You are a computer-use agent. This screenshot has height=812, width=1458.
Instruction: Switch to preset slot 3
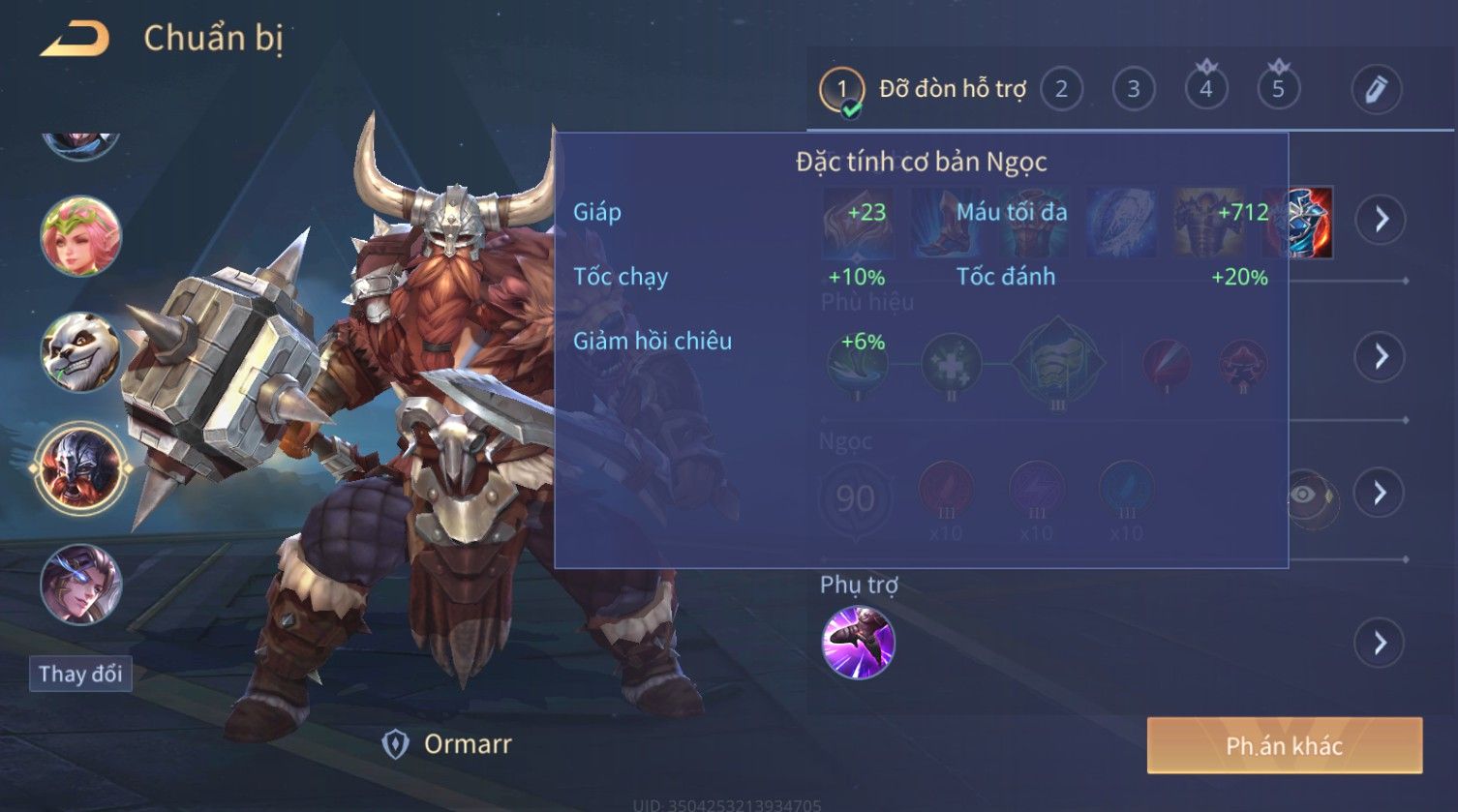(1133, 90)
